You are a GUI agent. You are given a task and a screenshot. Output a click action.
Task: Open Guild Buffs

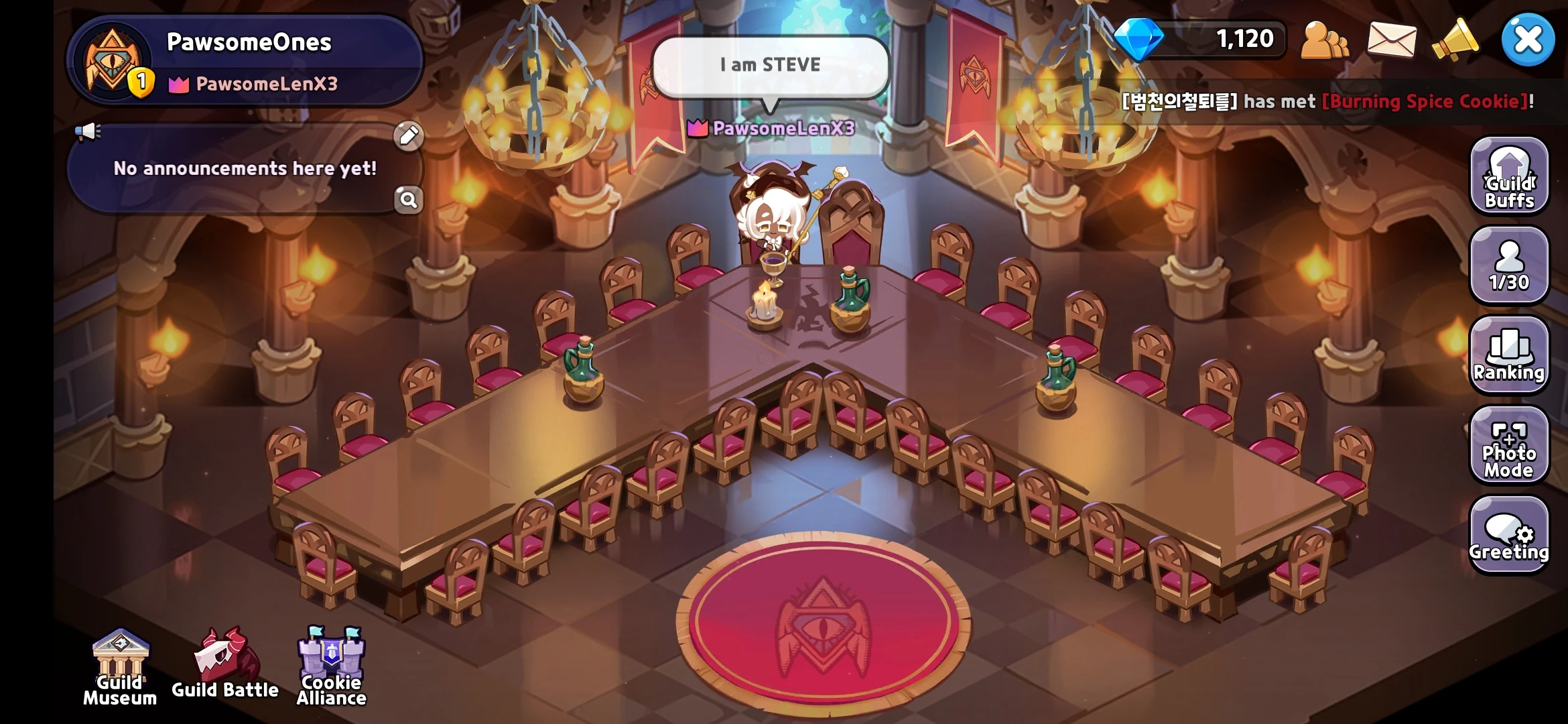point(1509,176)
